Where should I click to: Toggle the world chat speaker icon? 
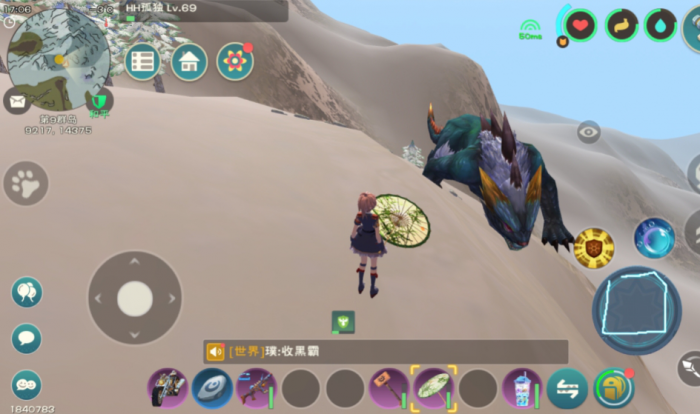(215, 352)
